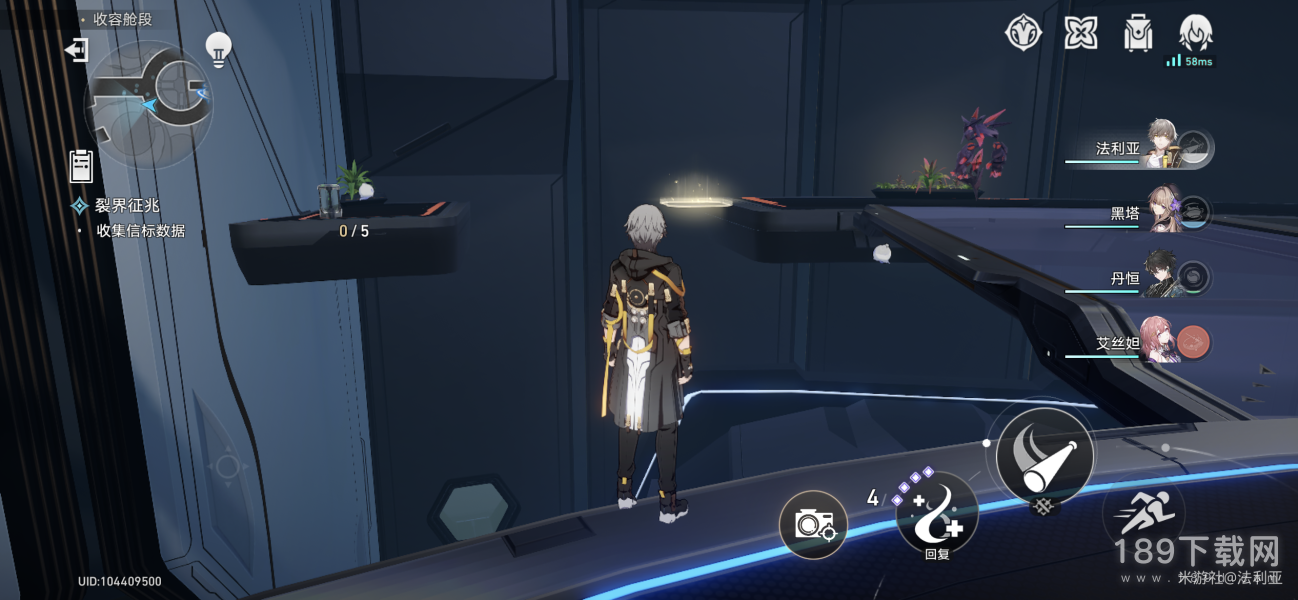Select the 裂界征兆 quest tracker
Image resolution: width=1298 pixels, height=600 pixels.
[x=127, y=206]
